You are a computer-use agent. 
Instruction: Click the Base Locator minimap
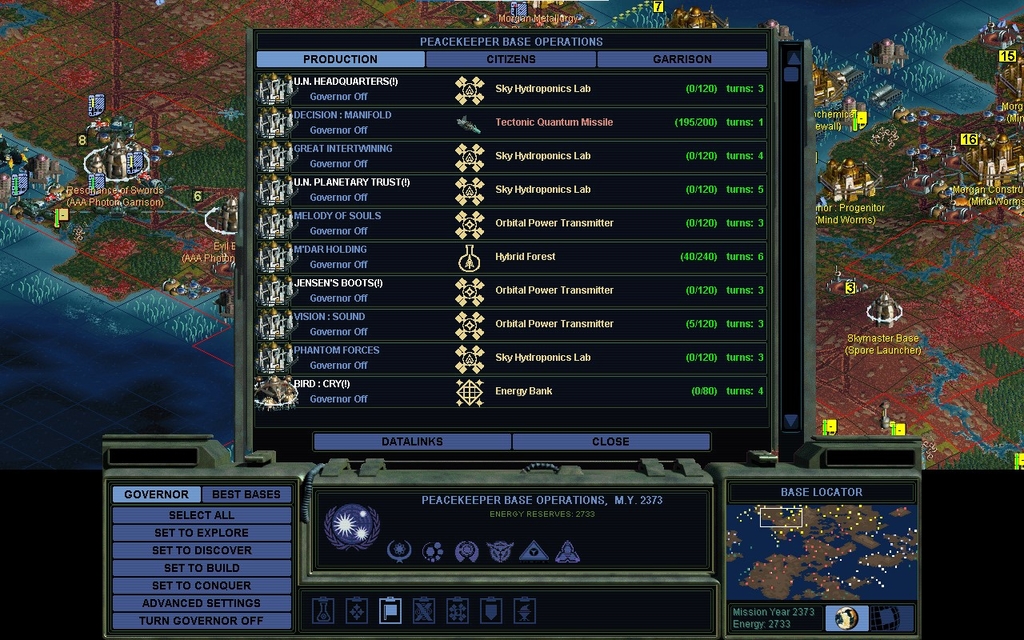pyautogui.click(x=820, y=550)
